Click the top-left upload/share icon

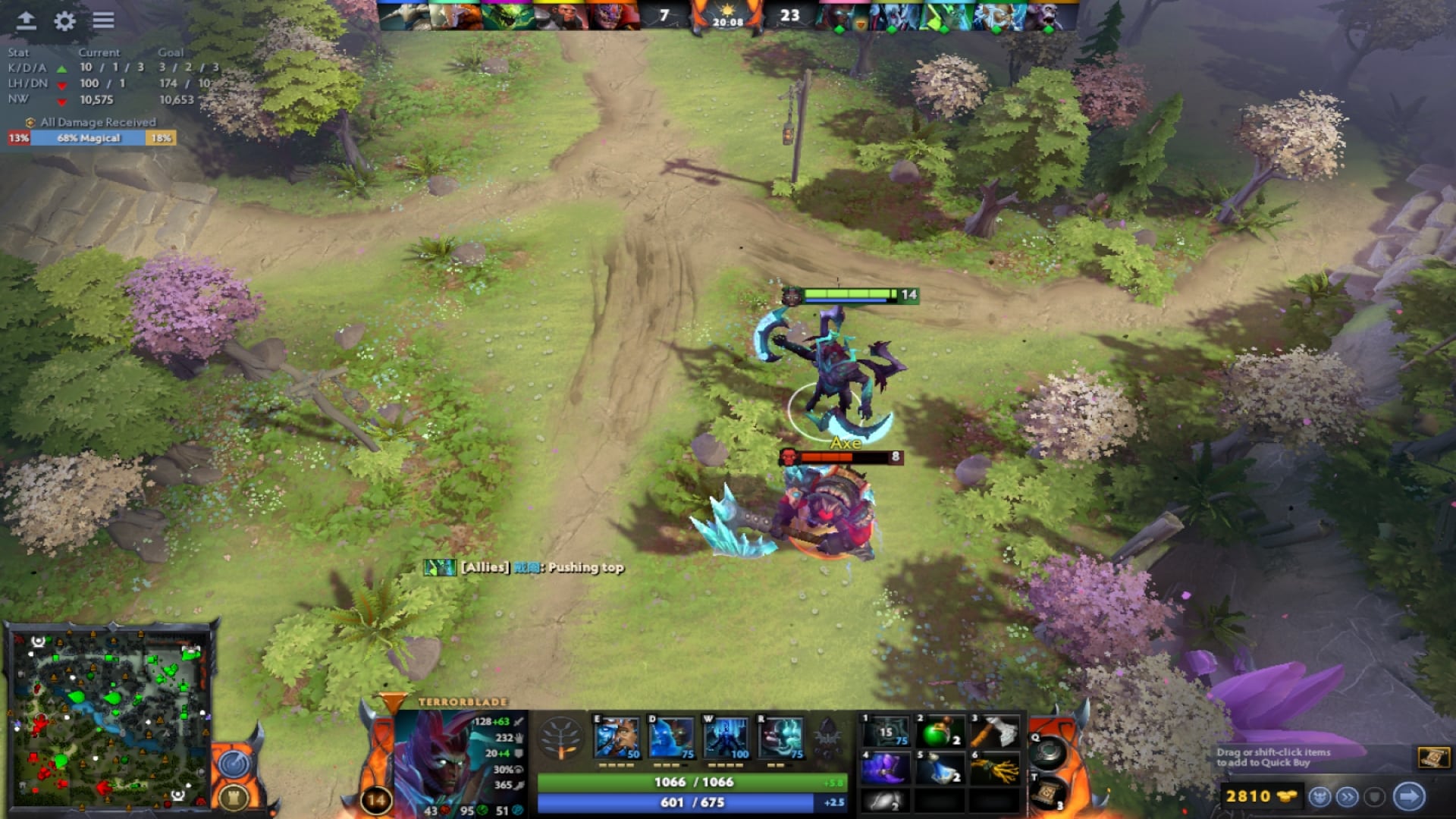coord(26,22)
